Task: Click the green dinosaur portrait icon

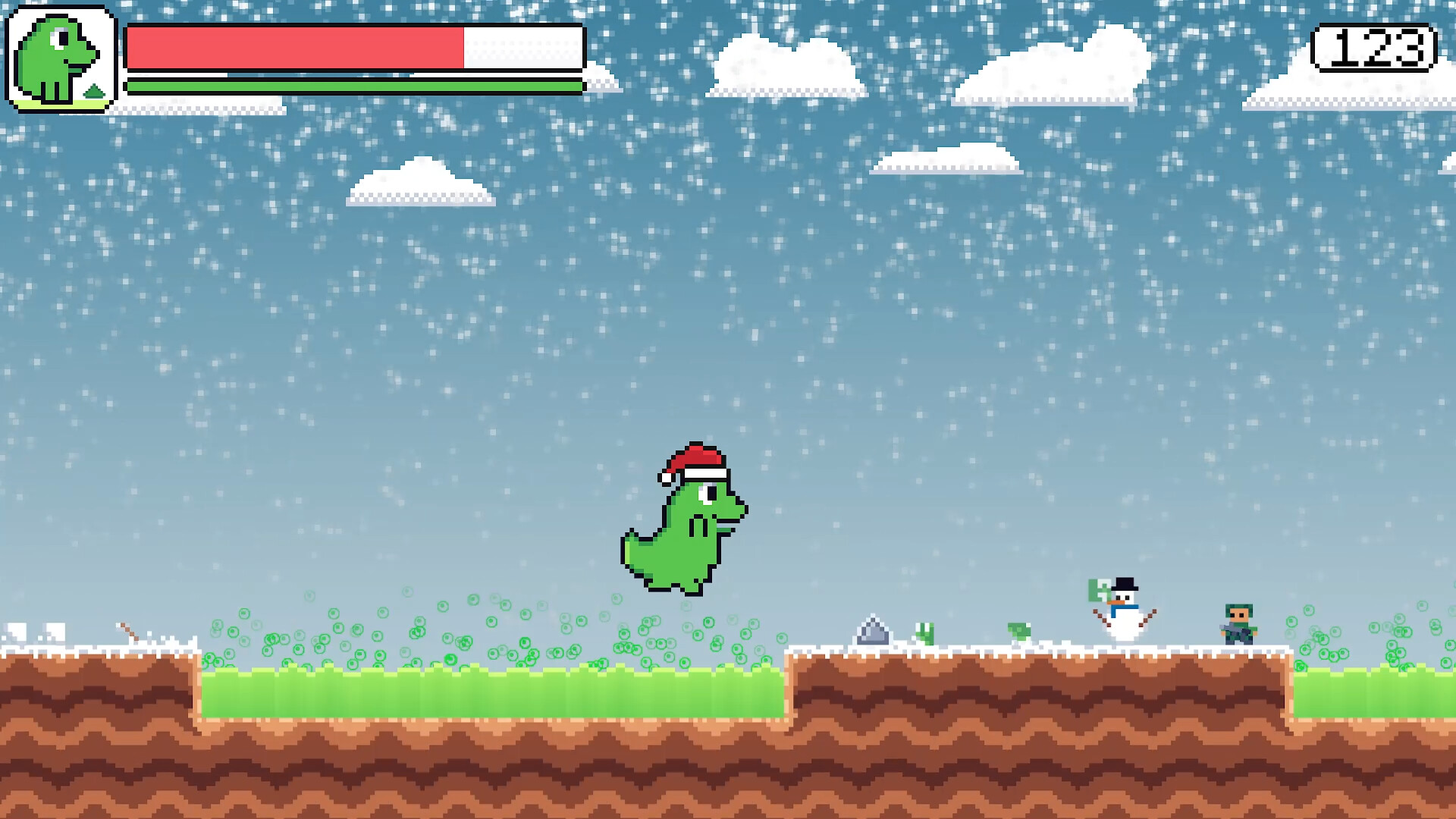Action: click(x=61, y=59)
